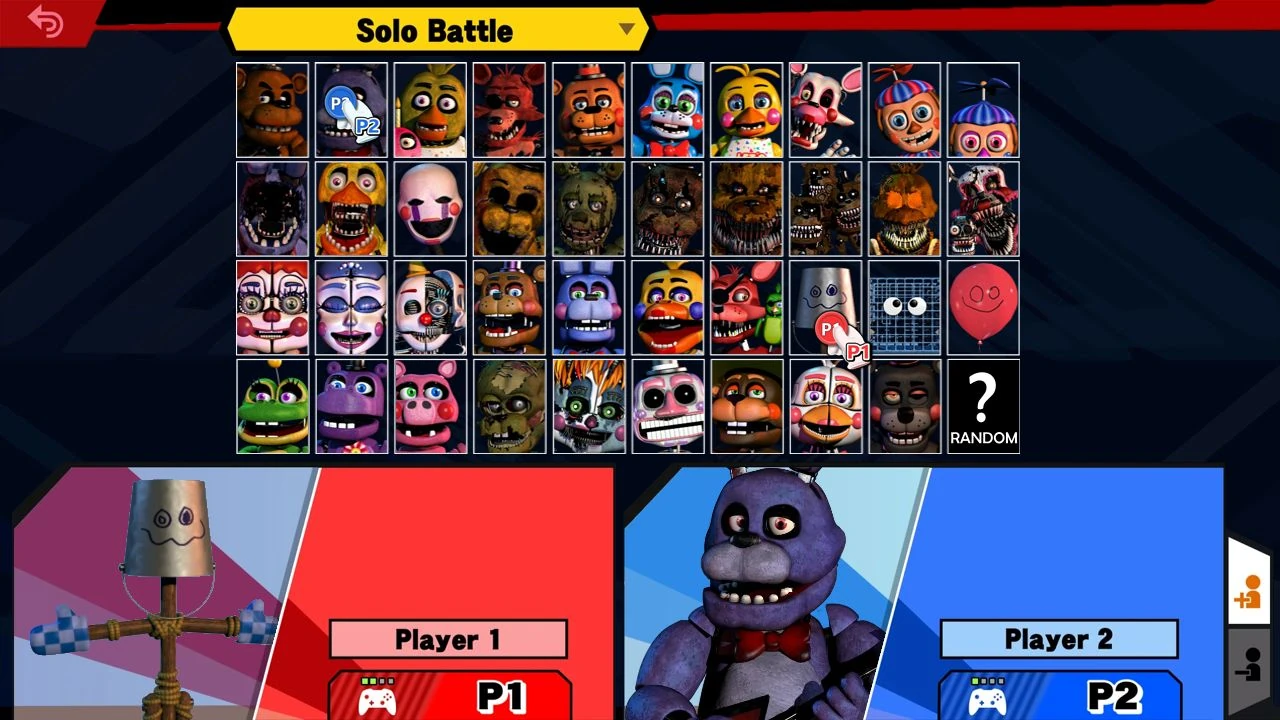Open the Solo Battle mode dropdown
This screenshot has height=720, width=1280.
(628, 30)
